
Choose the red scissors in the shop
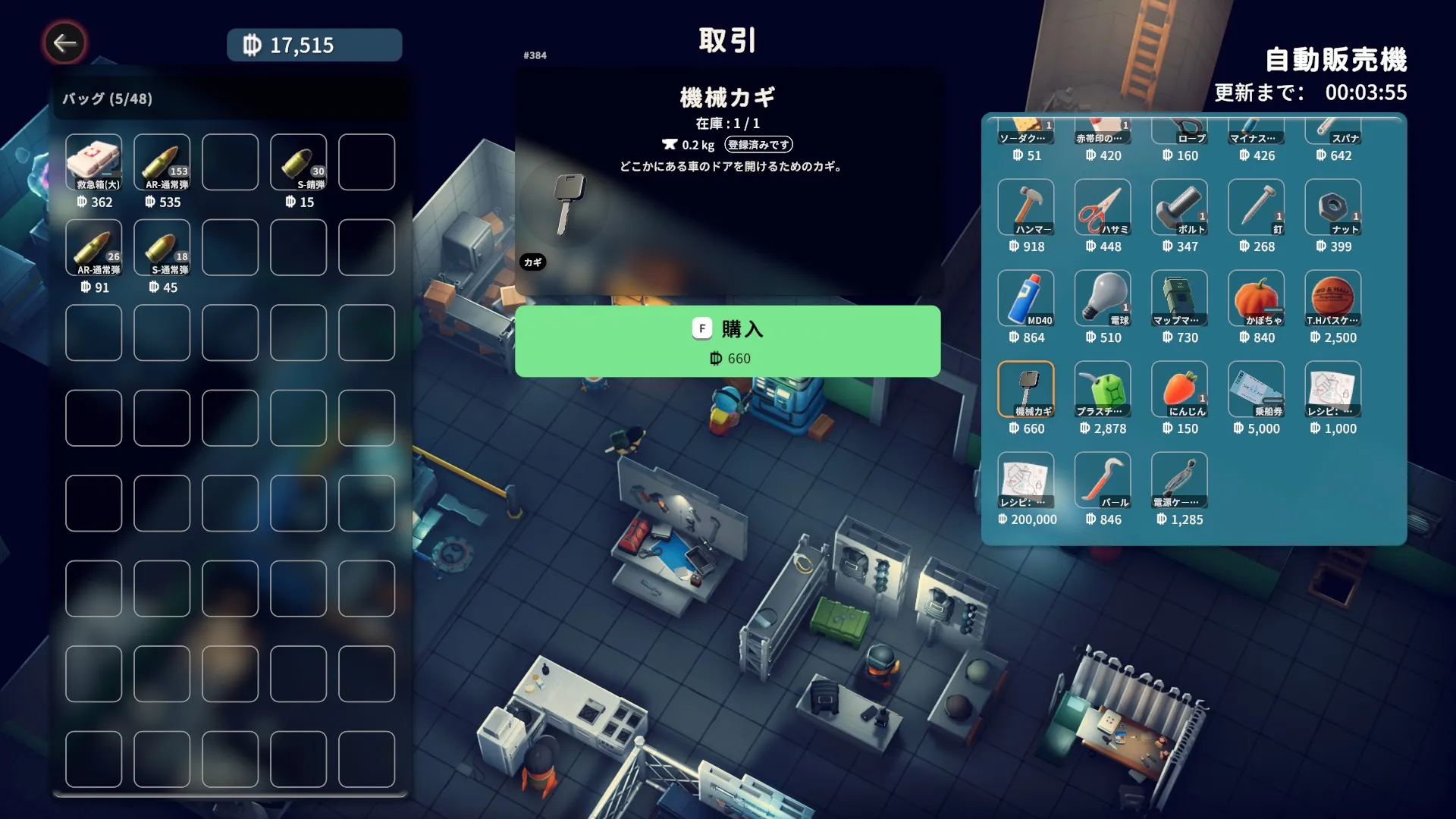pyautogui.click(x=1102, y=207)
